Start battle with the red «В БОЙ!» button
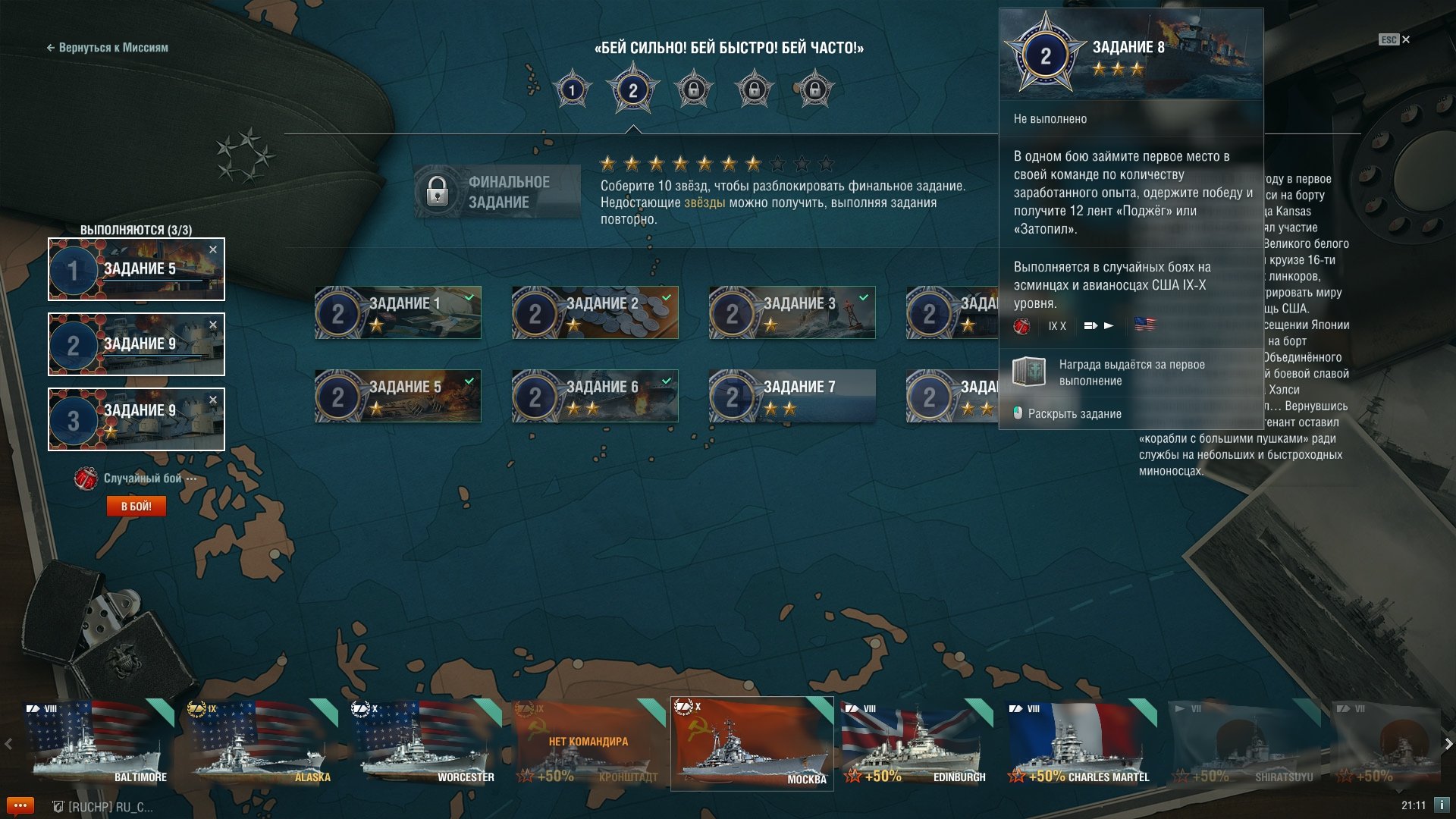This screenshot has height=819, width=1456. [136, 506]
